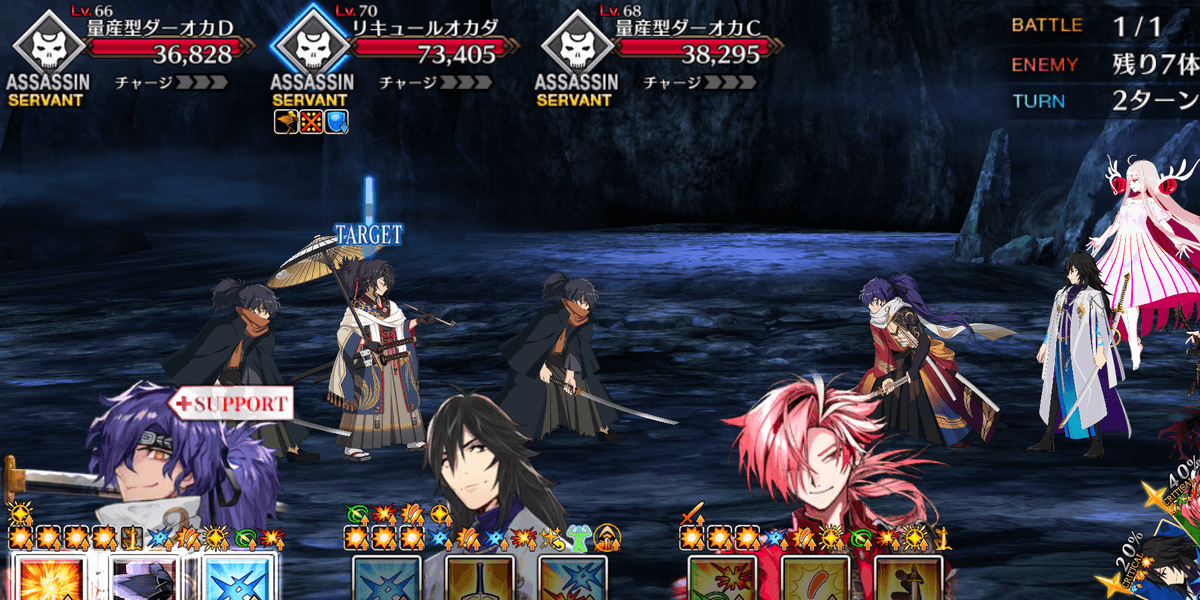Inspect リキュールオカダ's status effect icons
Image resolution: width=1200 pixels, height=600 pixels.
tap(310, 122)
